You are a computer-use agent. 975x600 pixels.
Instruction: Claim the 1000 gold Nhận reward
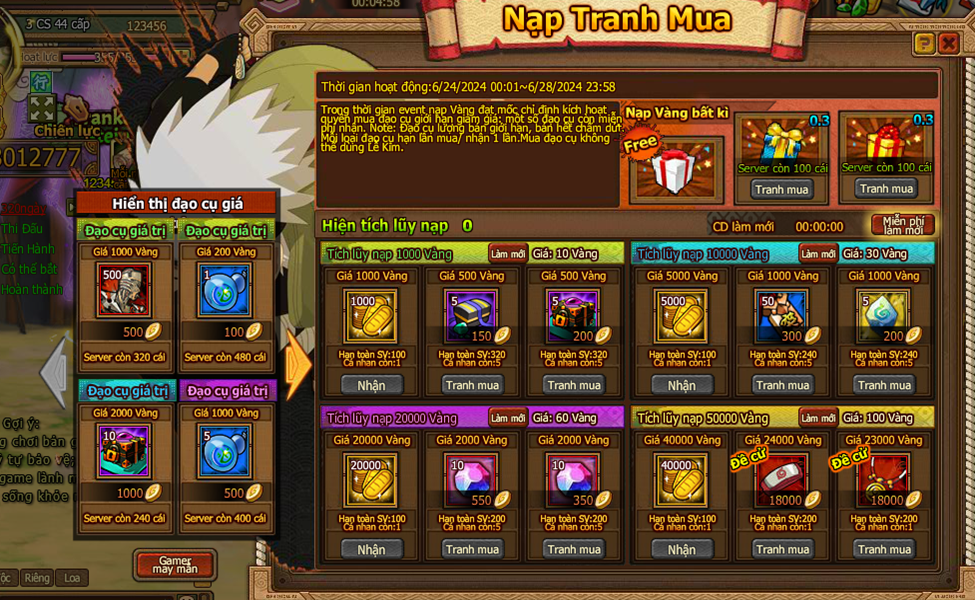(x=371, y=385)
